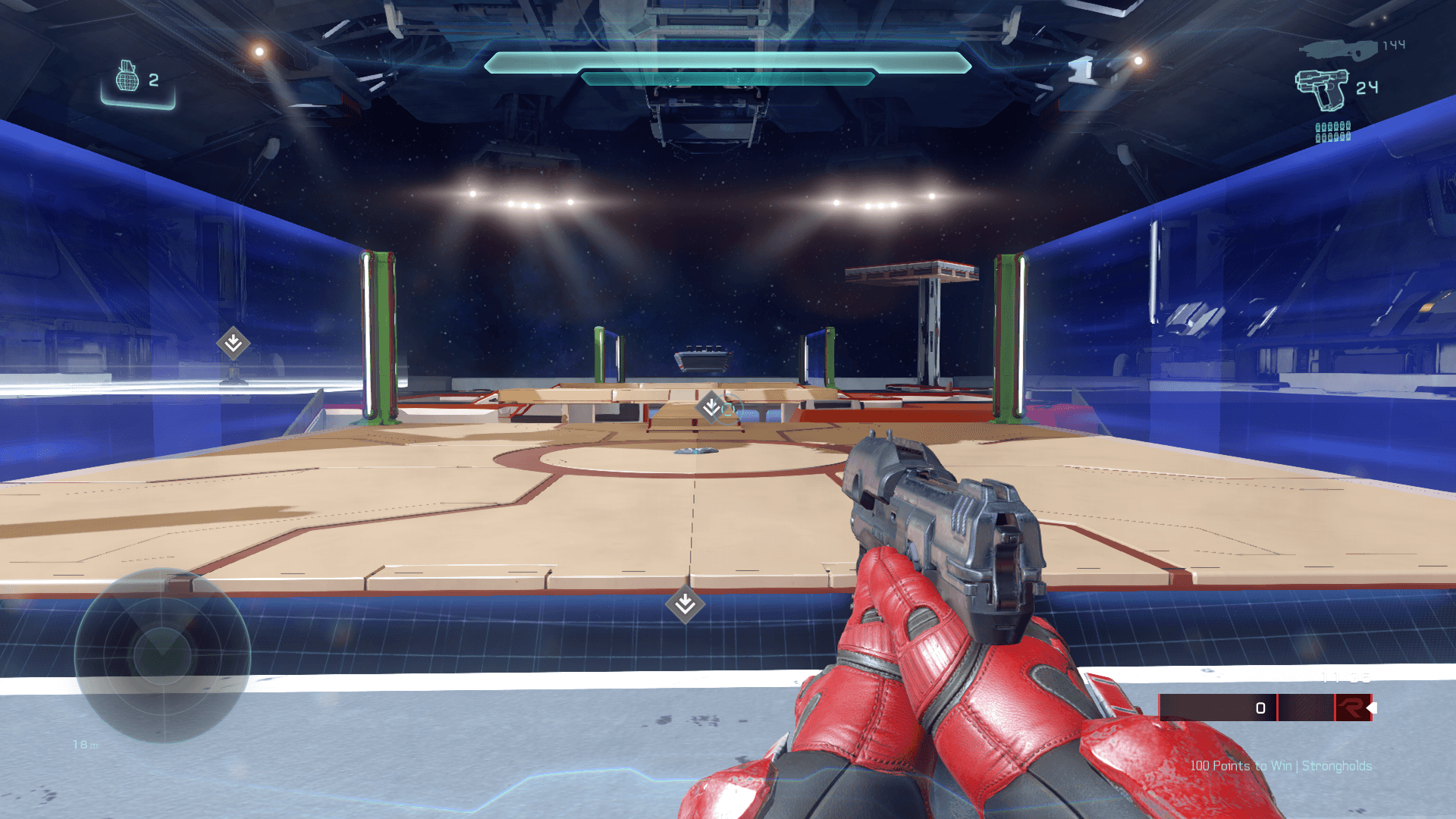Click the circular motion tracker radar

click(x=162, y=655)
